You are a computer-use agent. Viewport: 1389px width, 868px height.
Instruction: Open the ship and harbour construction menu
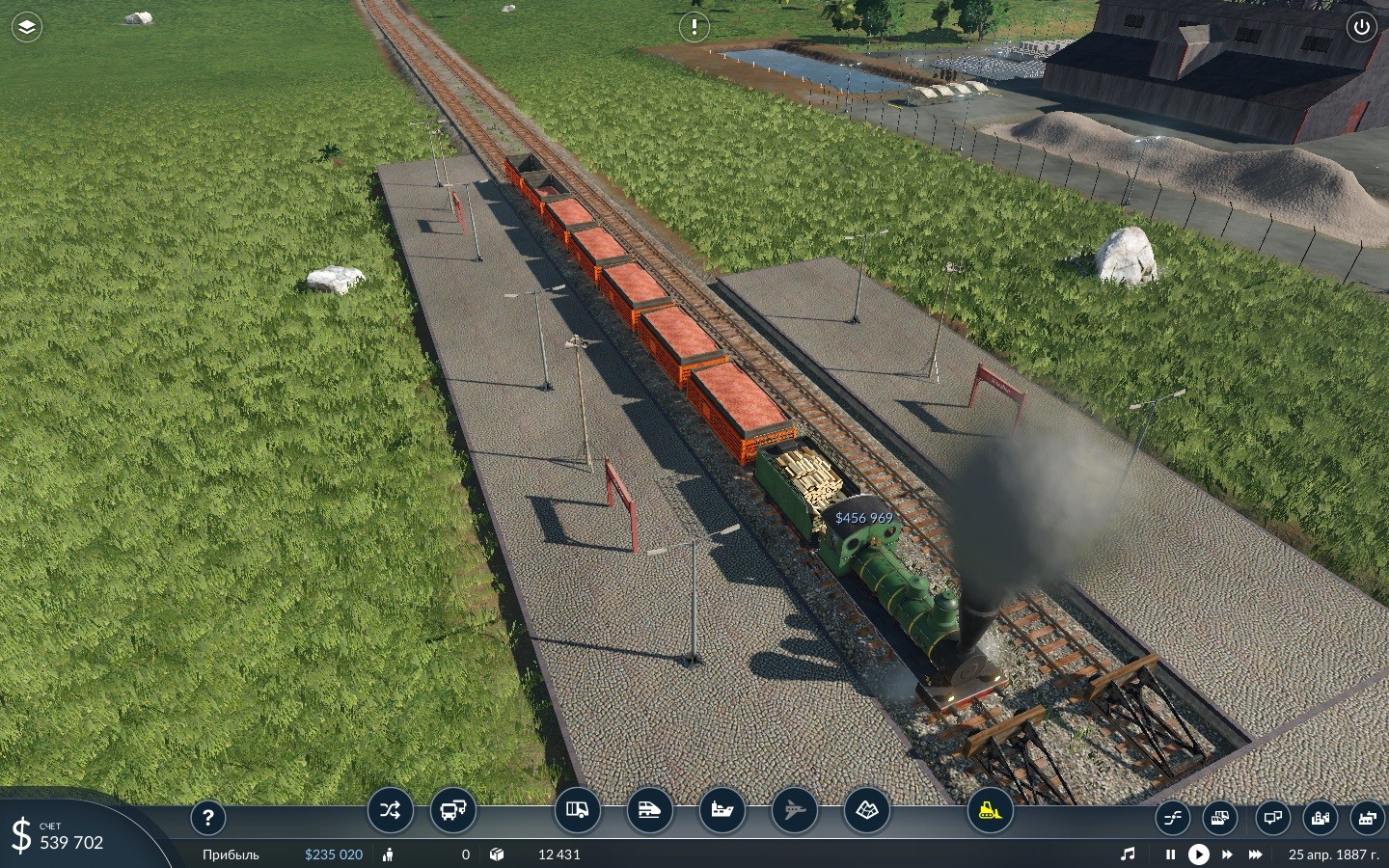[x=722, y=810]
